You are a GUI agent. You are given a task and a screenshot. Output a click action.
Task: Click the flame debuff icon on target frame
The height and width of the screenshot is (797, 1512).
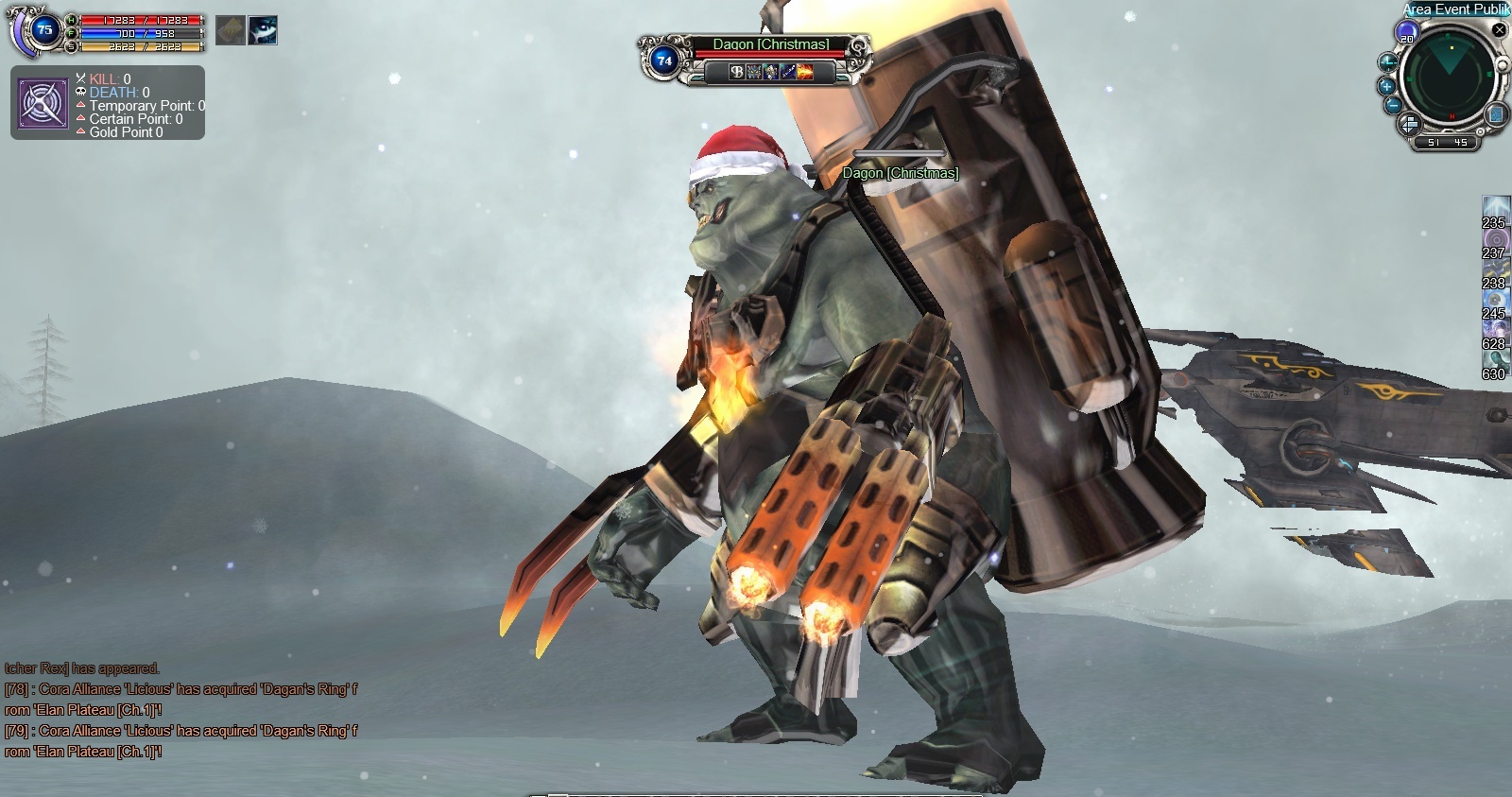(x=805, y=72)
